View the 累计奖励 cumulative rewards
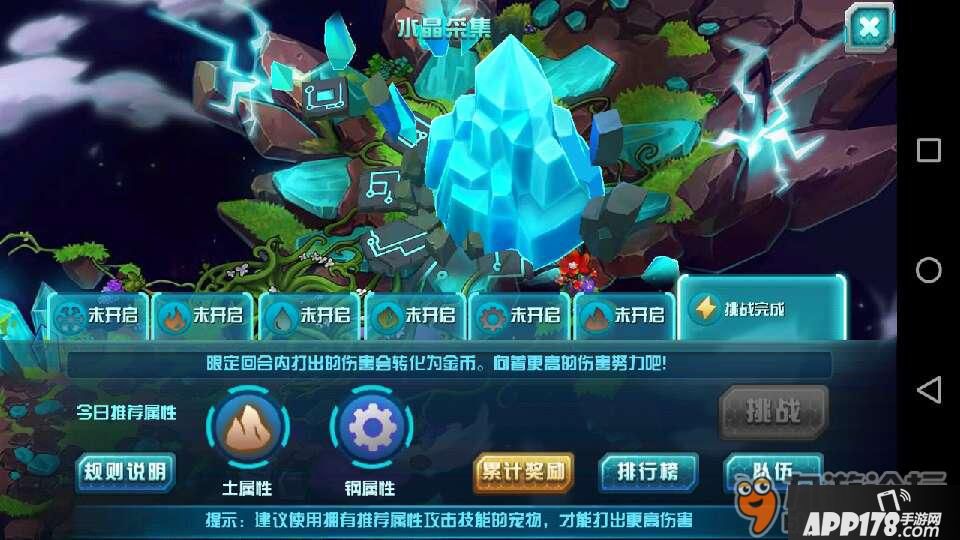The height and width of the screenshot is (540, 960). click(x=524, y=471)
